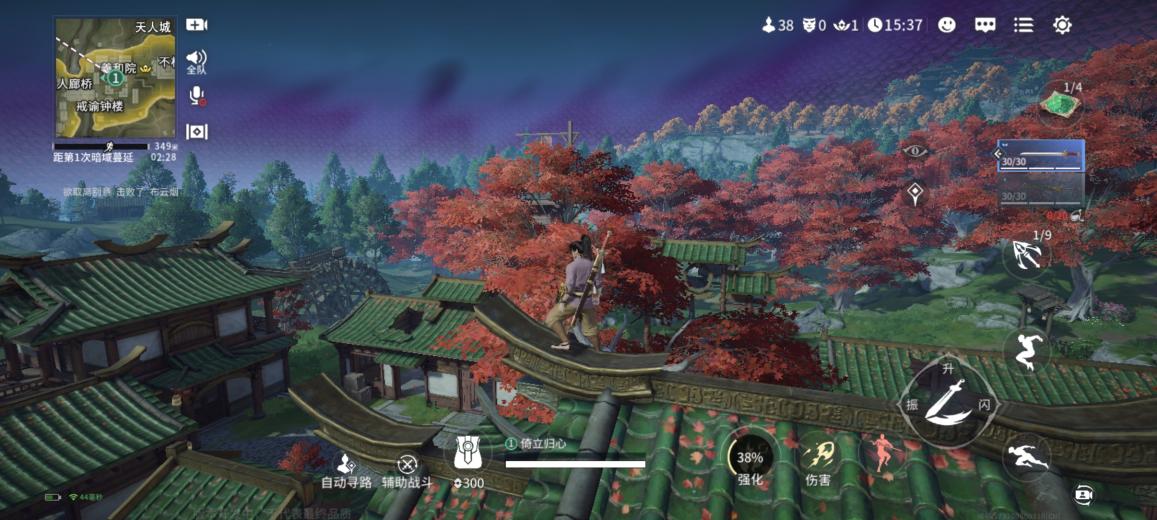The width and height of the screenshot is (1157, 520).
Task: Select the highlighted sword weapon slot
Action: (1040, 156)
